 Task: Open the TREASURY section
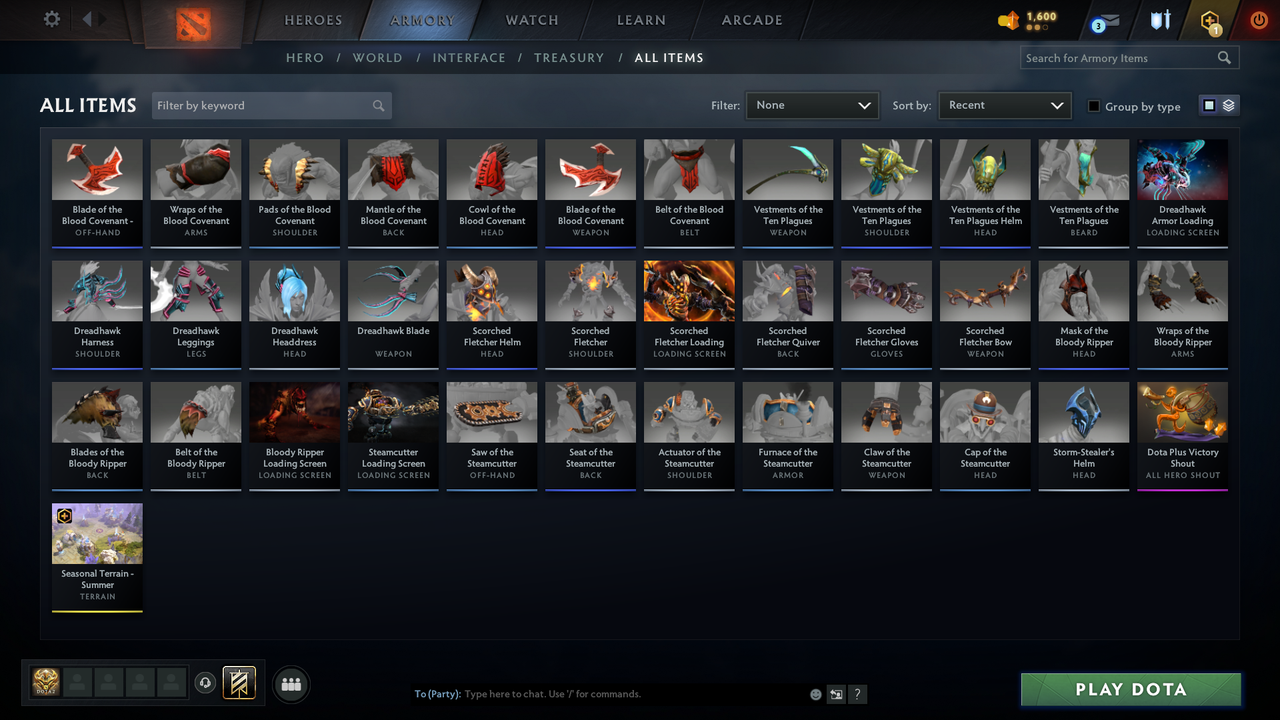pos(569,57)
